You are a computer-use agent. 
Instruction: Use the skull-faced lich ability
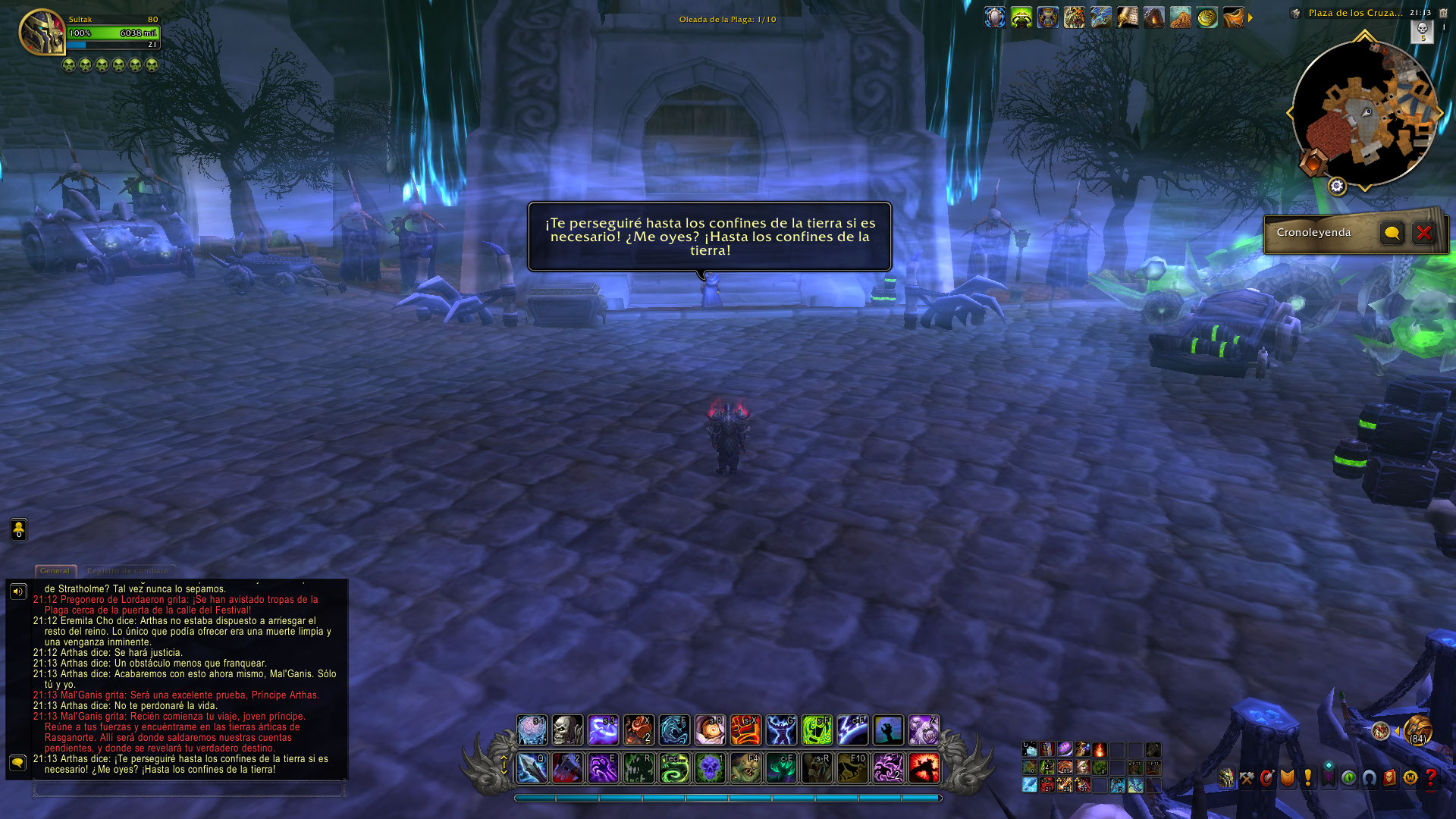point(567,730)
